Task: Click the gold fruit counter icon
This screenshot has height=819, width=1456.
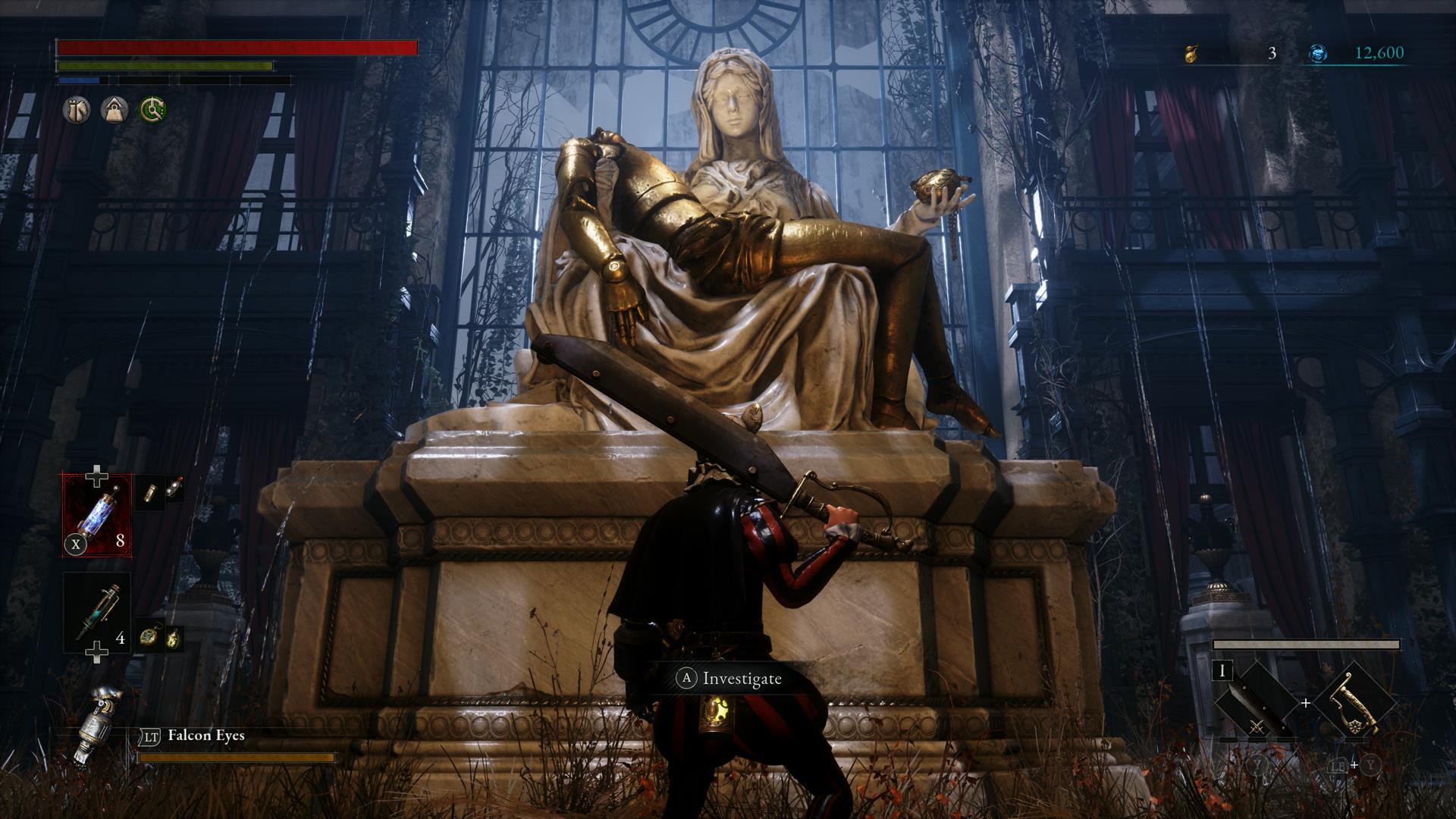Action: point(1191,53)
